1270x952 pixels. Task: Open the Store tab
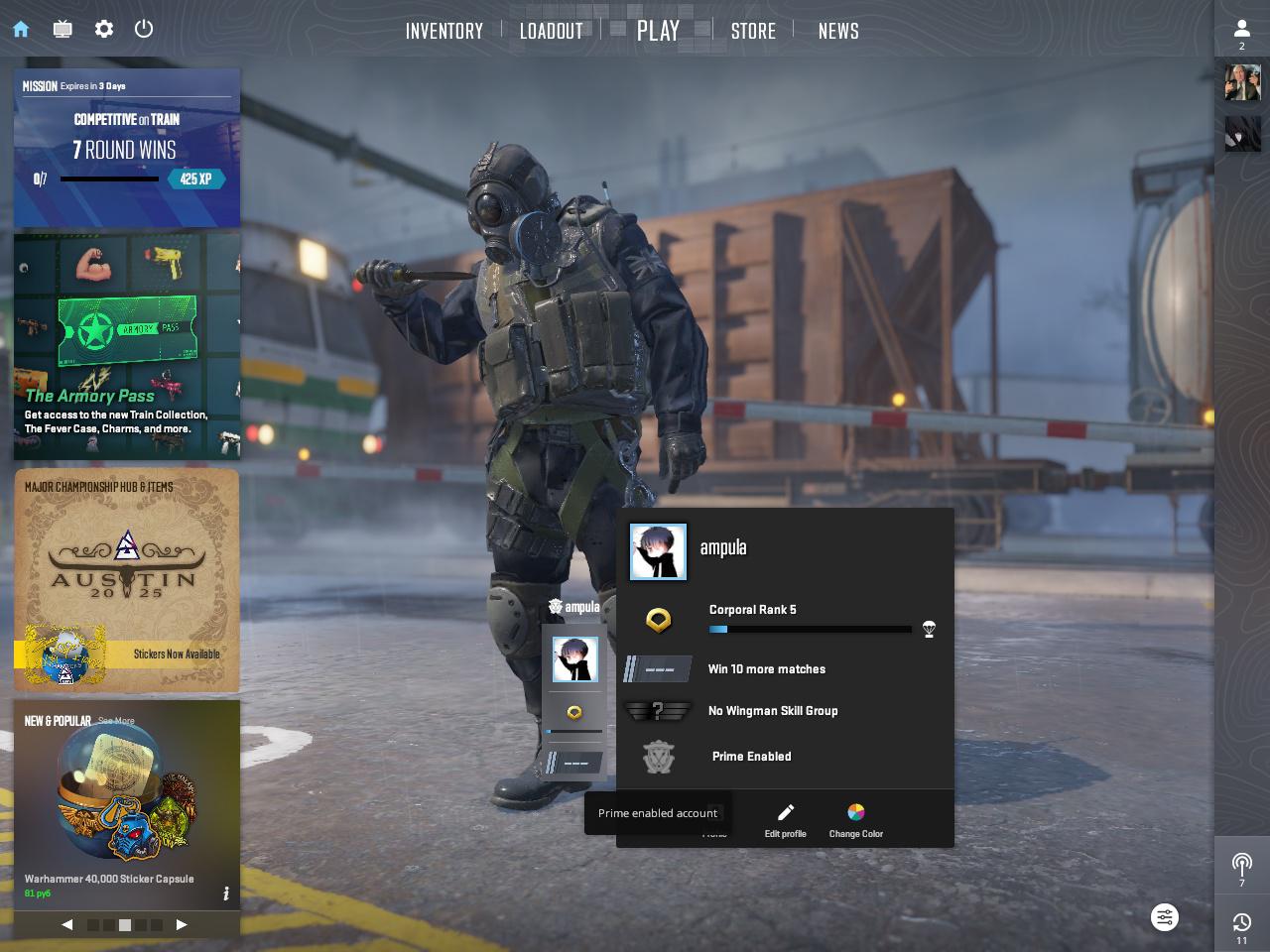(x=753, y=31)
